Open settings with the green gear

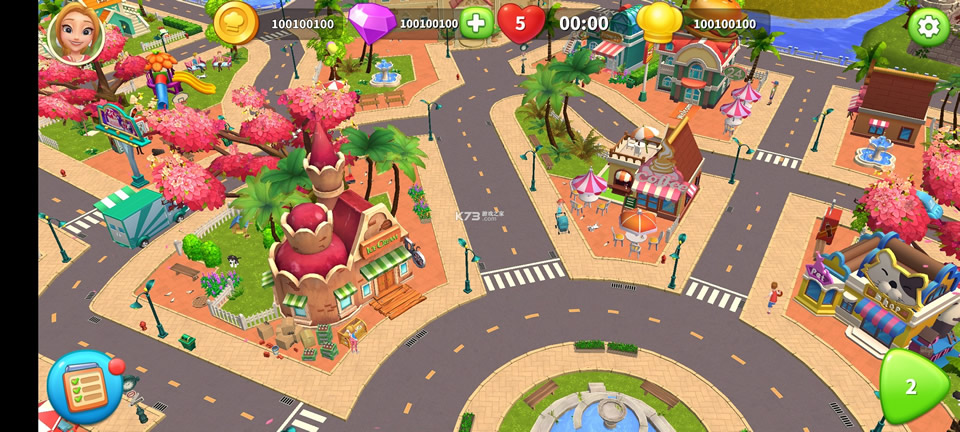(x=929, y=27)
